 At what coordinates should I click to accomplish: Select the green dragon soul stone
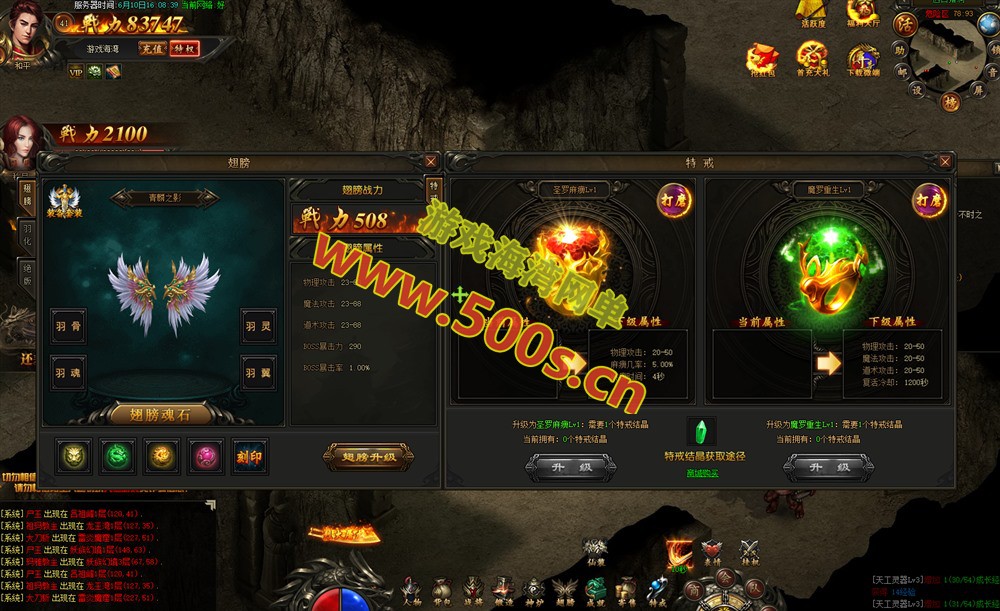118,456
